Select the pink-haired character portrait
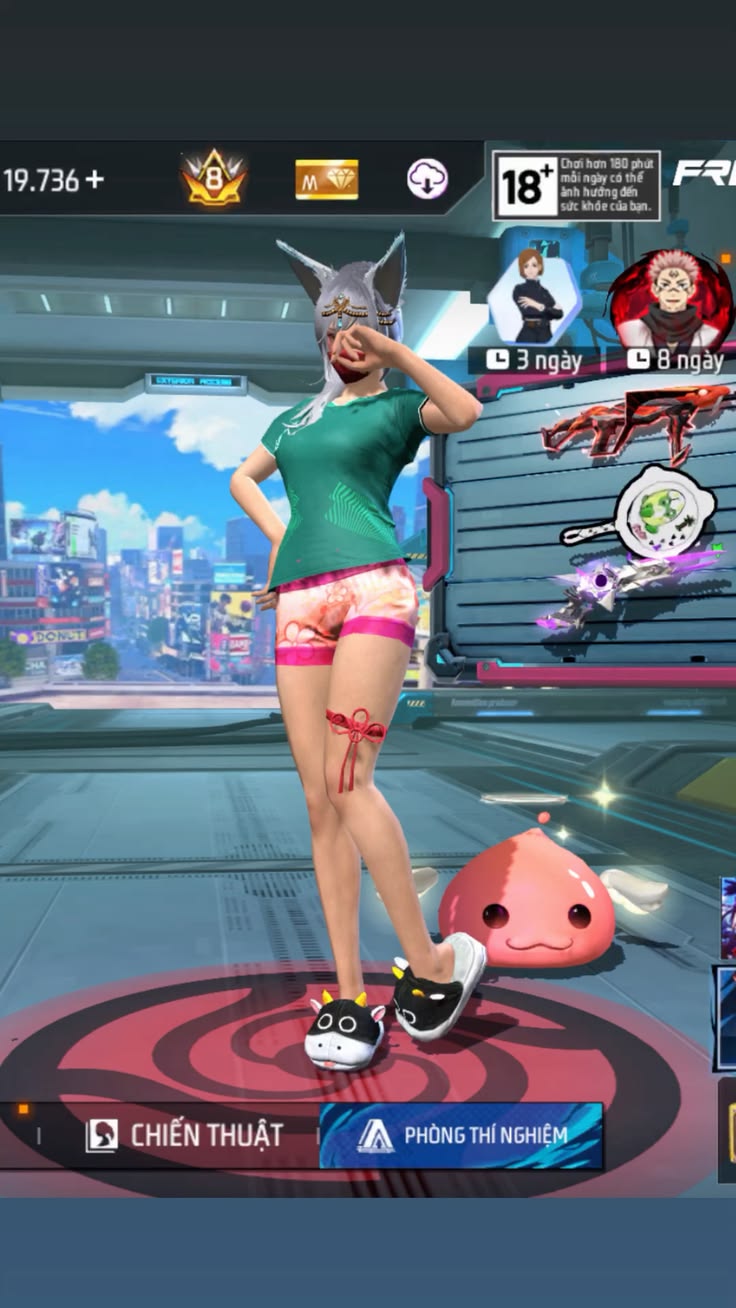Viewport: 736px width, 1308px height. [x=671, y=299]
